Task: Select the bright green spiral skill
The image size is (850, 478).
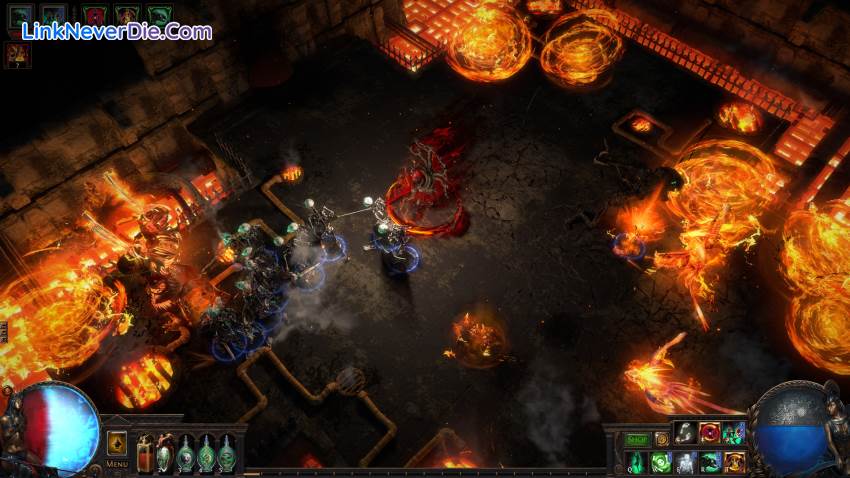Action: pos(661,462)
